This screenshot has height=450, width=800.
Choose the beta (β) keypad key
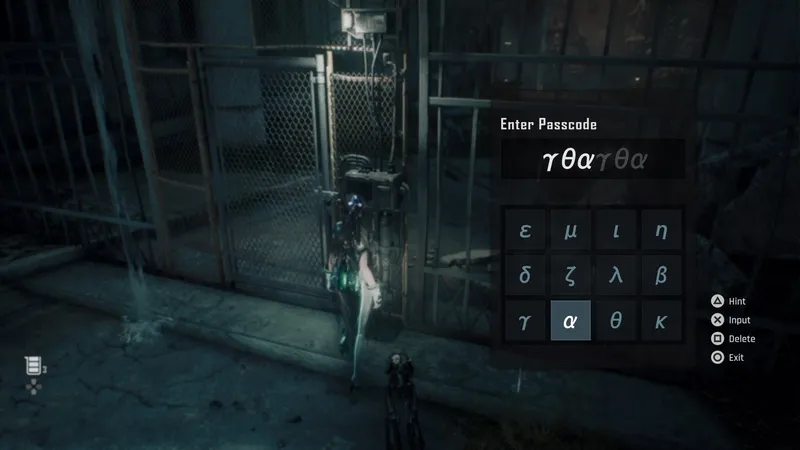tap(661, 276)
